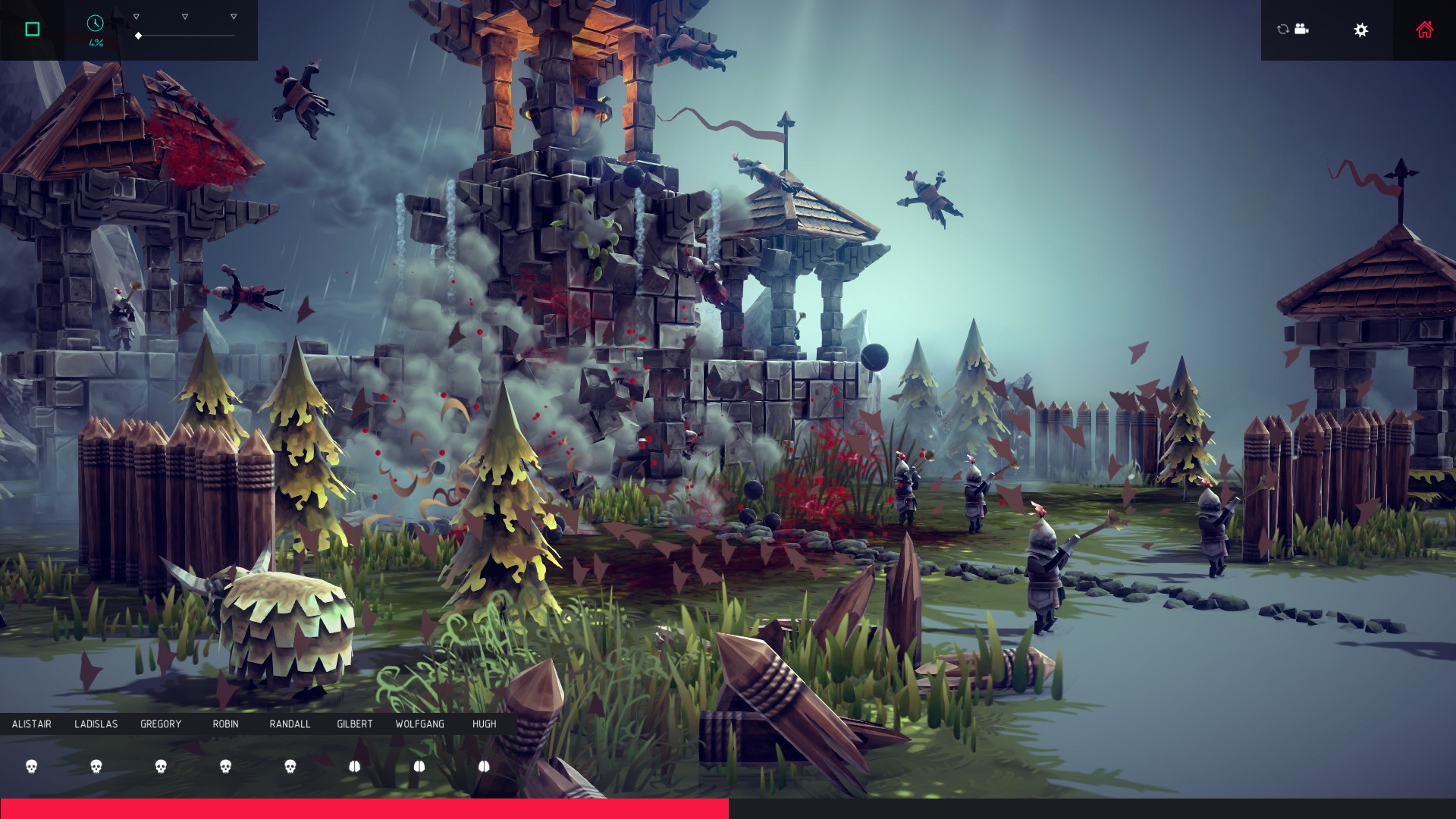The image size is (1456, 819).
Task: Select the GREGORY name tab
Action: [161, 724]
